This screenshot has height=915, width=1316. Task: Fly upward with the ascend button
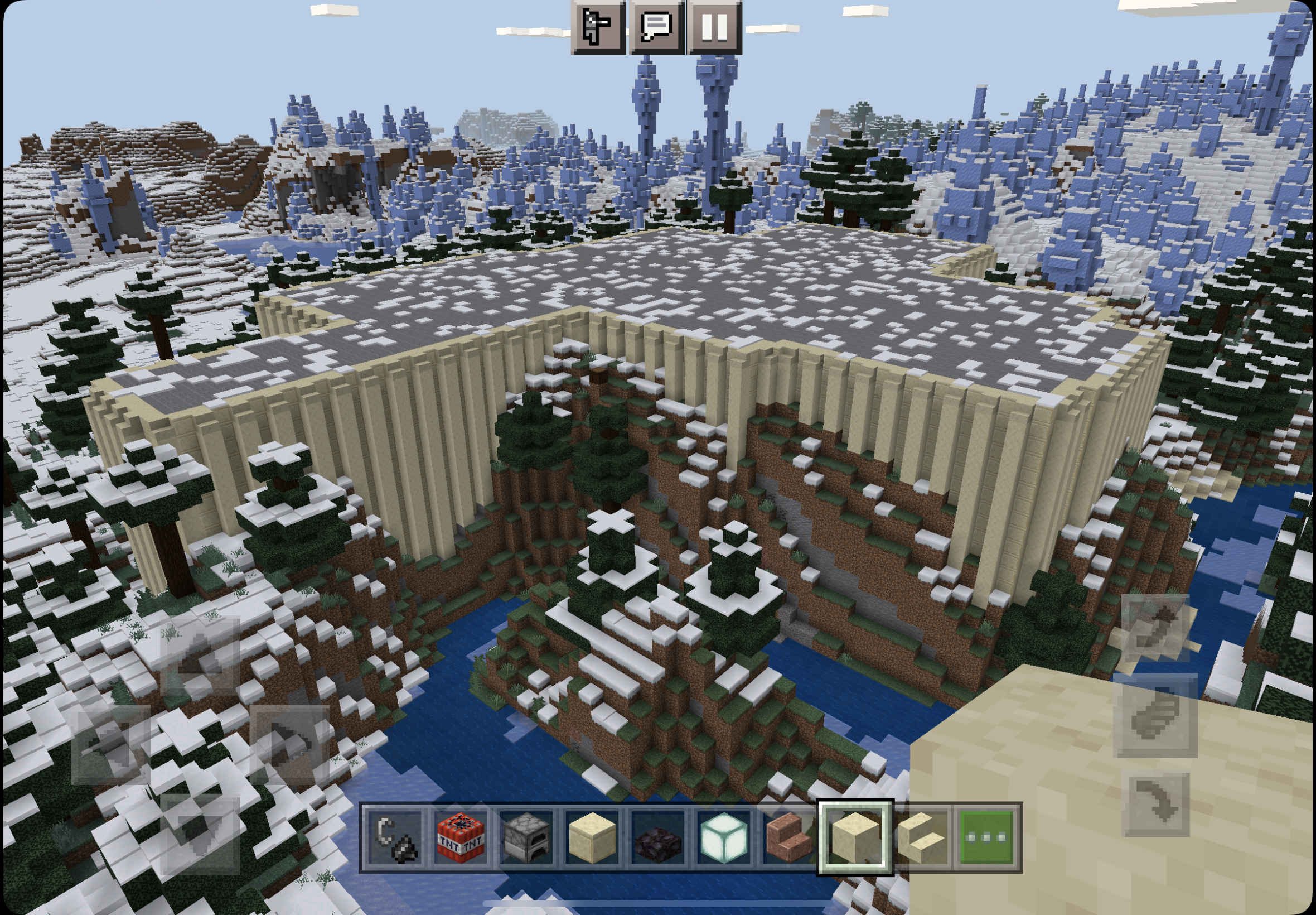point(1155,628)
